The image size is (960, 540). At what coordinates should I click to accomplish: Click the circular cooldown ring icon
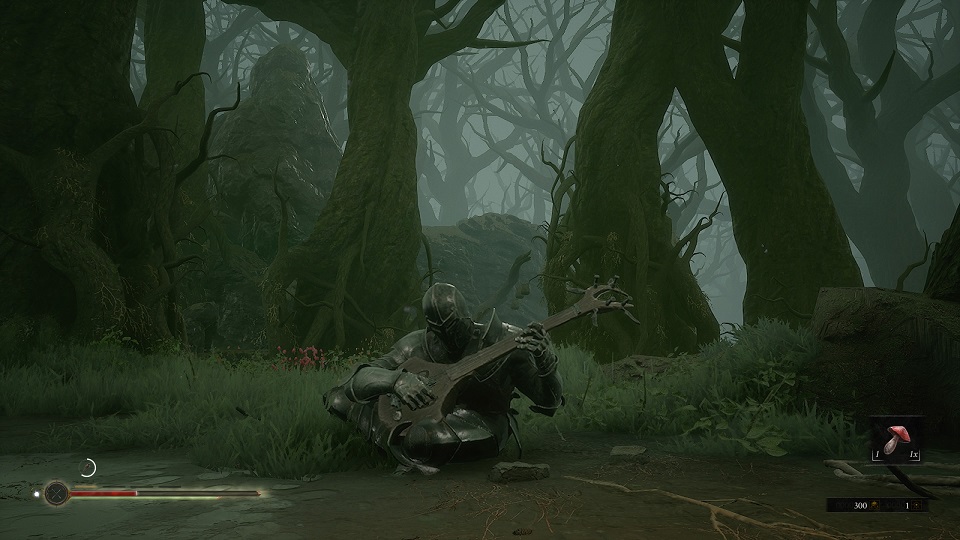pos(88,467)
